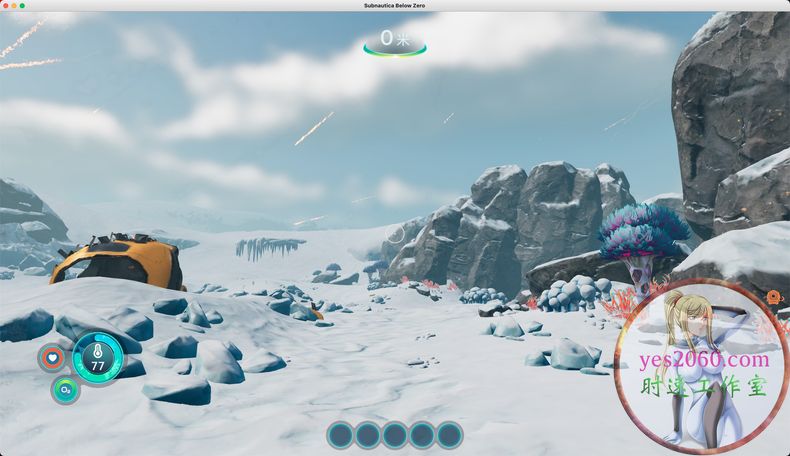Image resolution: width=790 pixels, height=456 pixels.
Task: Select the O2 oxygen indicator
Action: coord(65,389)
